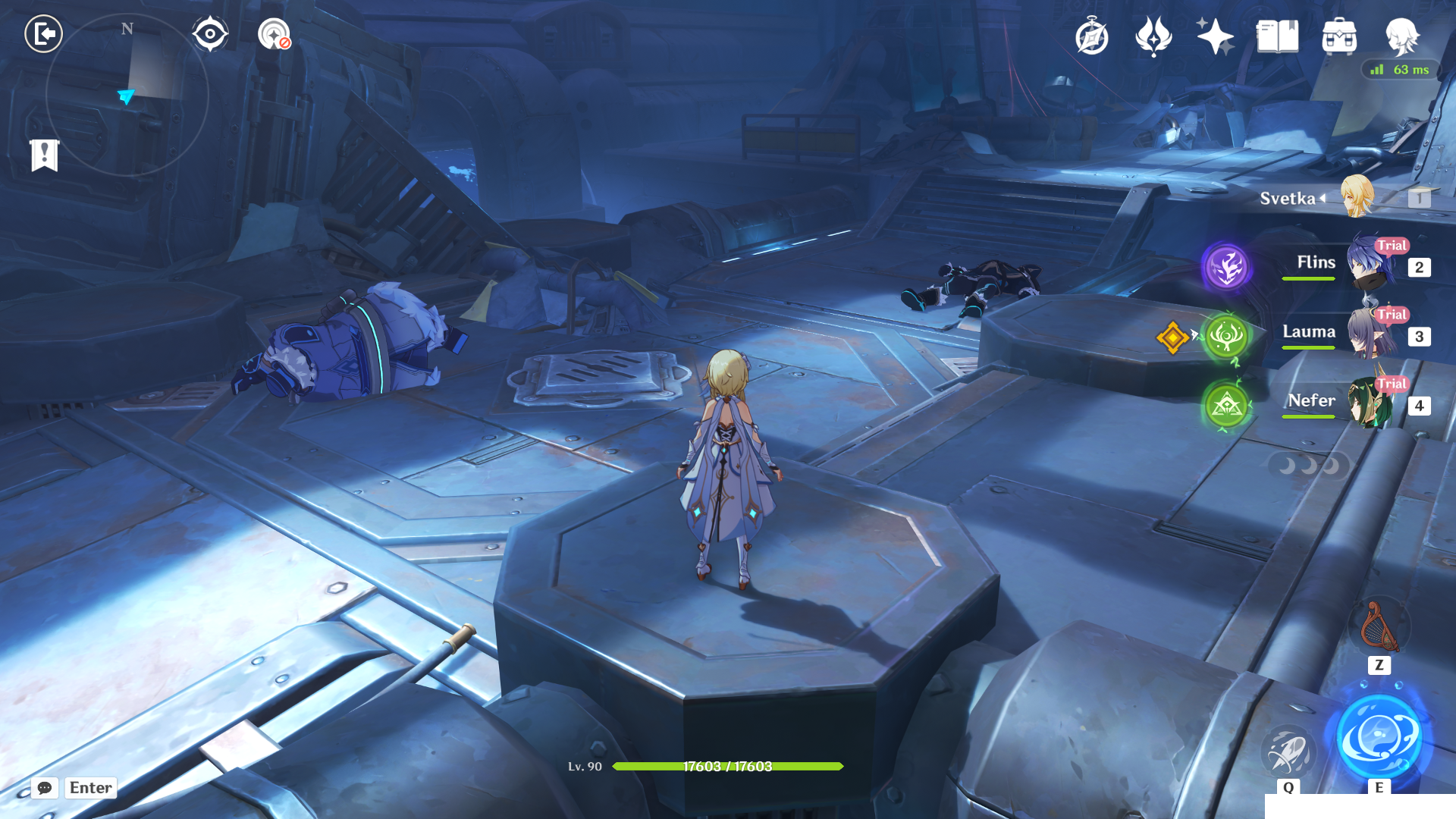Open the book handbook icon
1456x819 pixels.
(x=1277, y=36)
